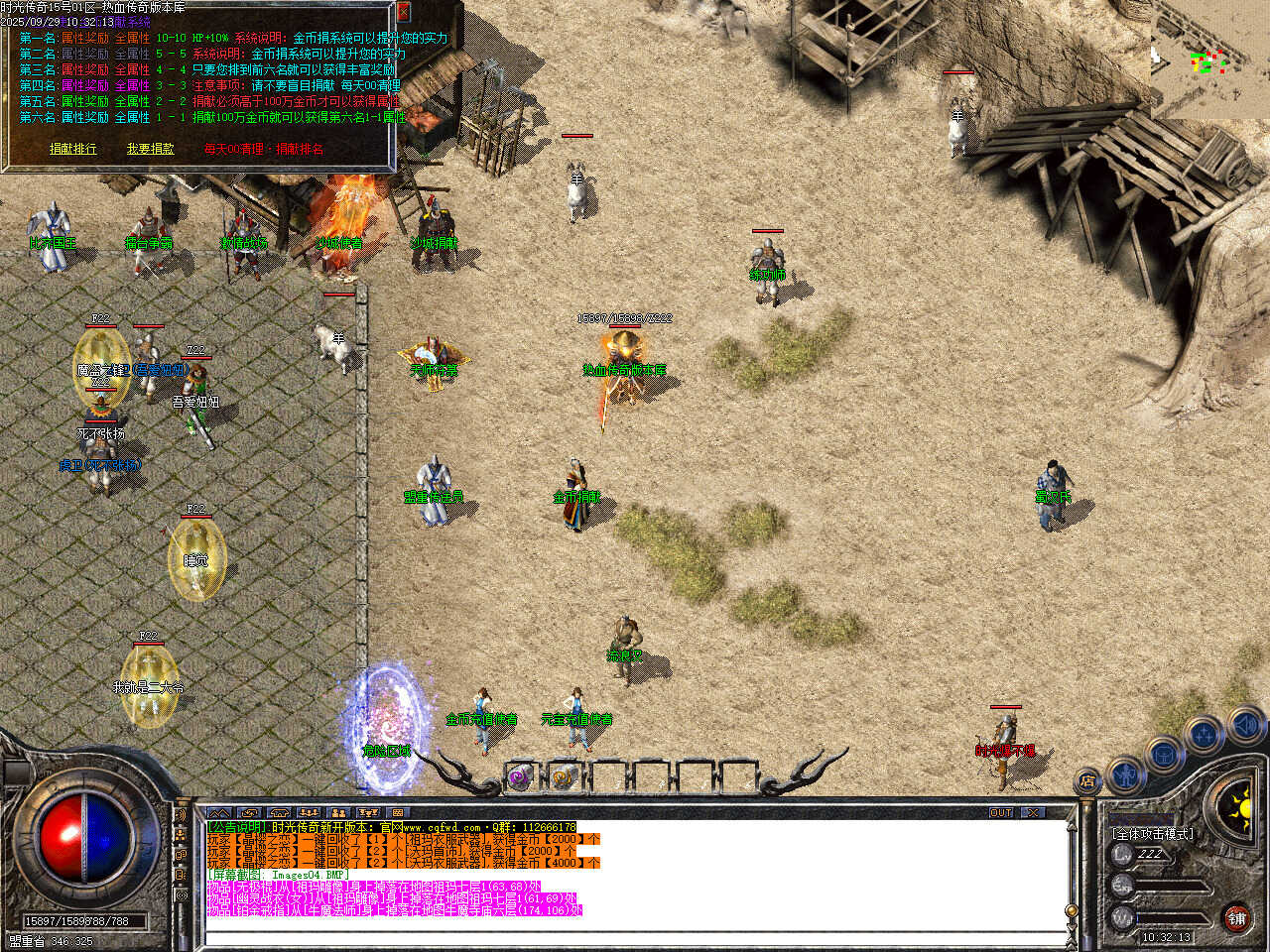Click the mountain-shaped chat toolbar button
Image resolution: width=1270 pixels, height=952 pixels.
pos(218,813)
